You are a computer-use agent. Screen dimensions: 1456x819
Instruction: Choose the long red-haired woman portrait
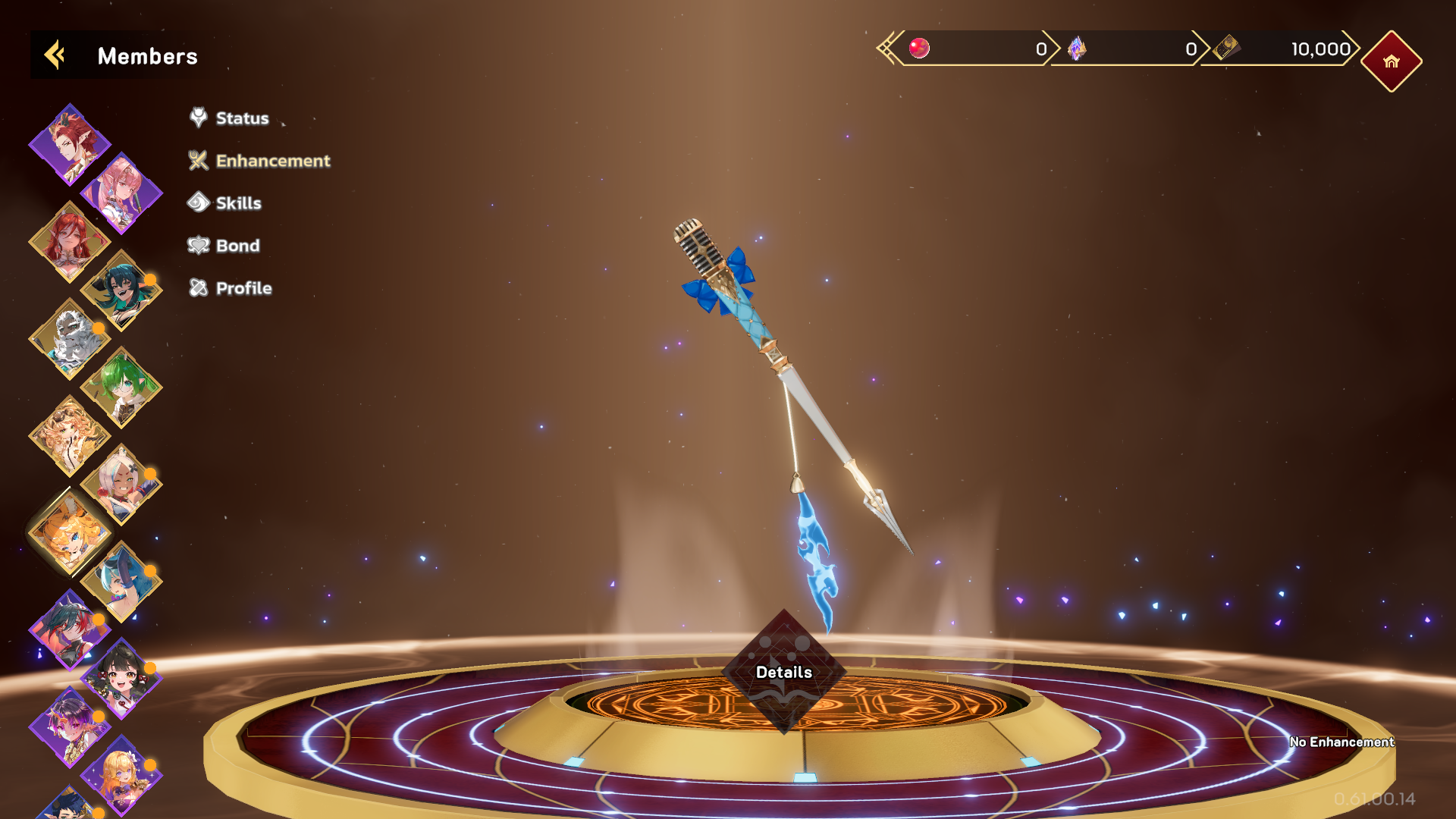click(69, 241)
